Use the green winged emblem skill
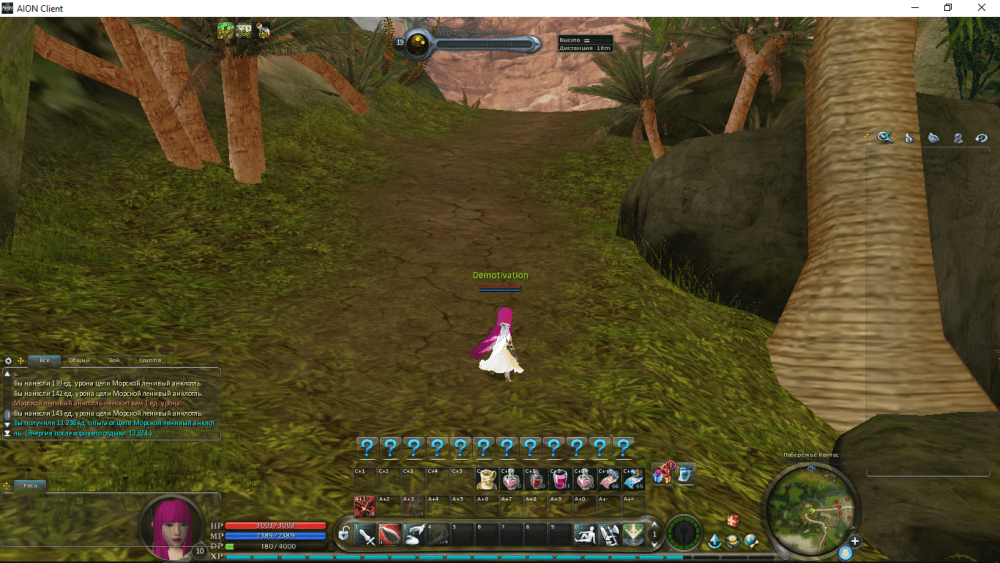This screenshot has height=563, width=1000. pyautogui.click(x=633, y=535)
